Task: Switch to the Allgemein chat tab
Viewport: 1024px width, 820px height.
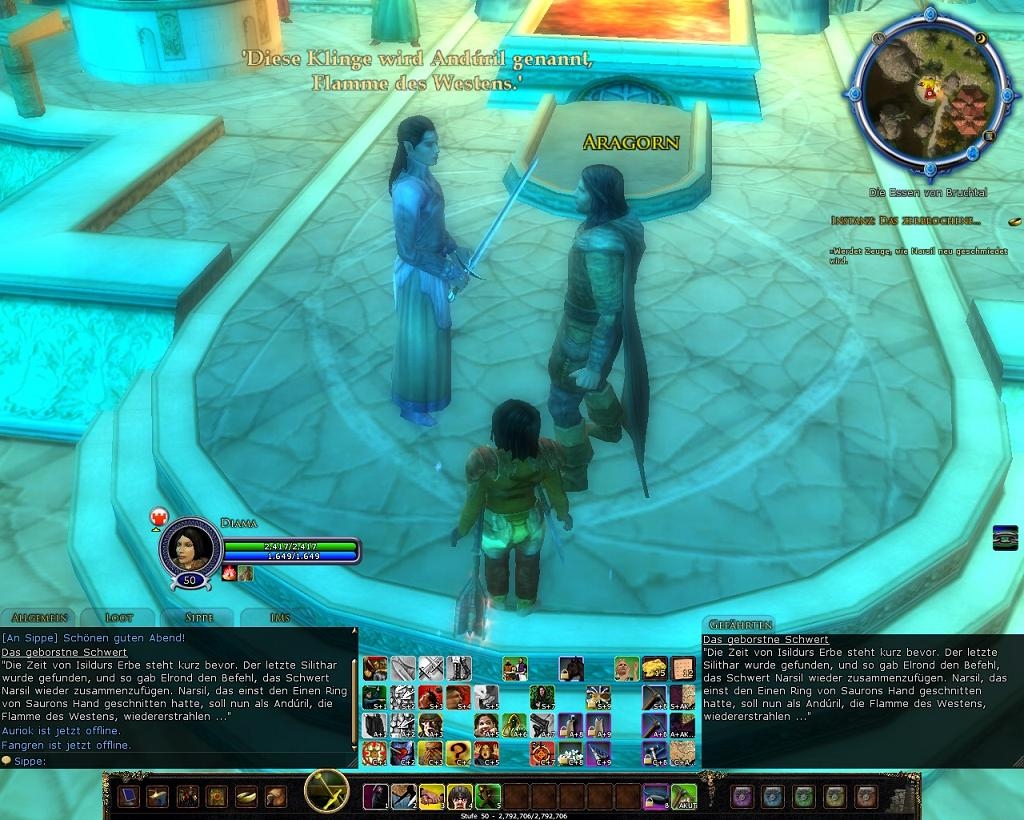Action: pos(40,617)
